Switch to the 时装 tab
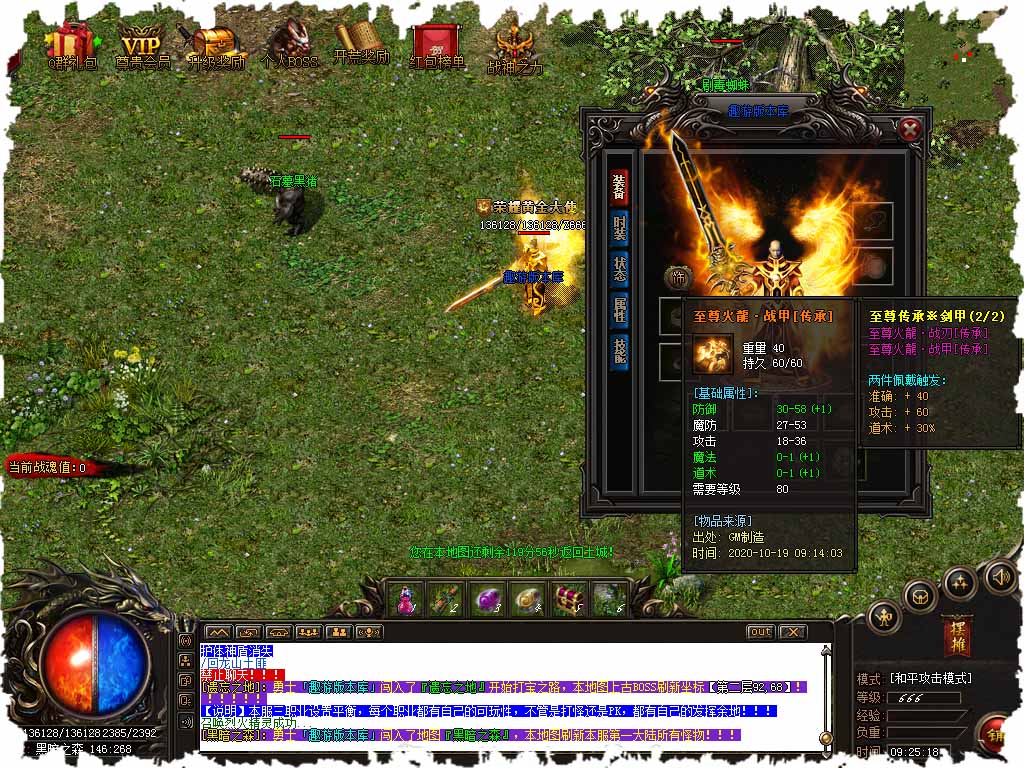The width and height of the screenshot is (1024, 768). point(620,228)
